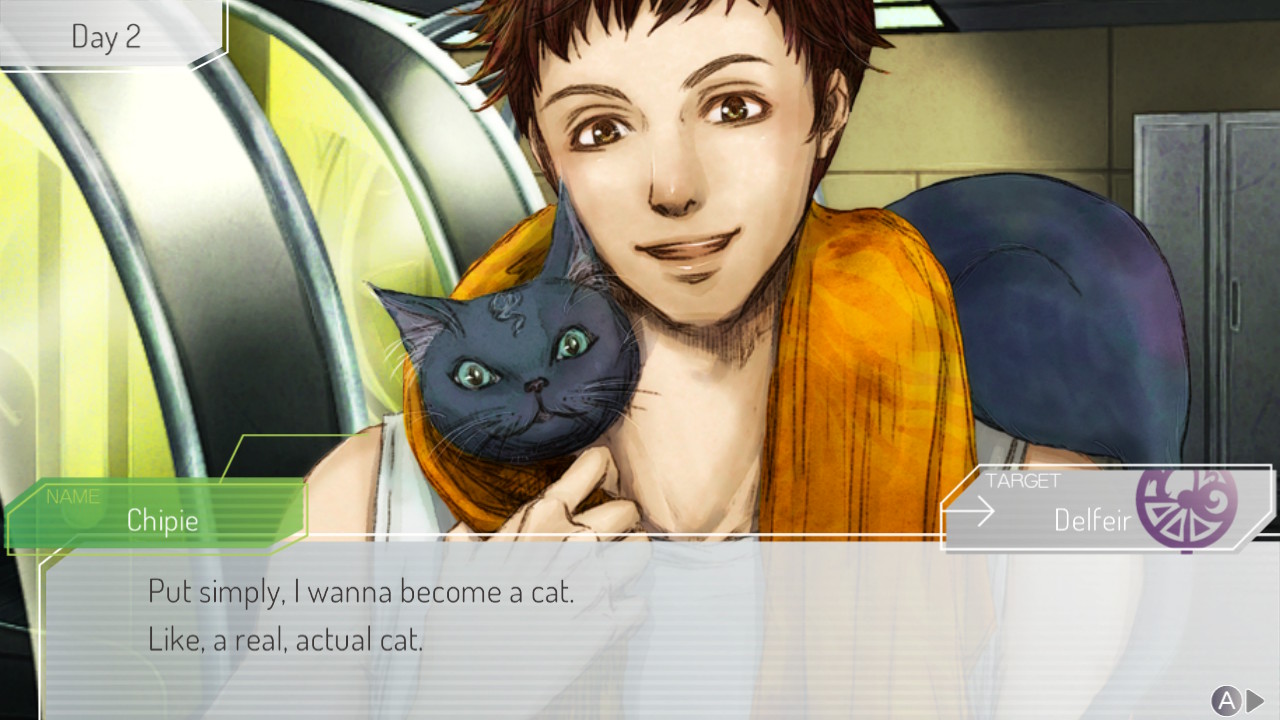Viewport: 1280px width, 720px height.
Task: Click the Chipie speaker name plate
Action: [160, 517]
